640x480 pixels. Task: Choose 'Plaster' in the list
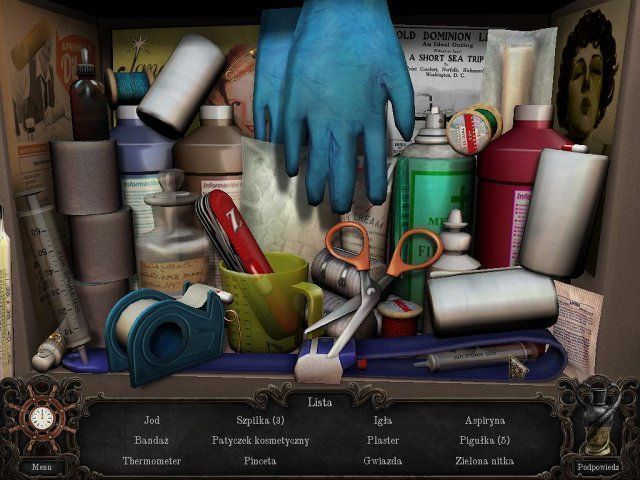383,440
